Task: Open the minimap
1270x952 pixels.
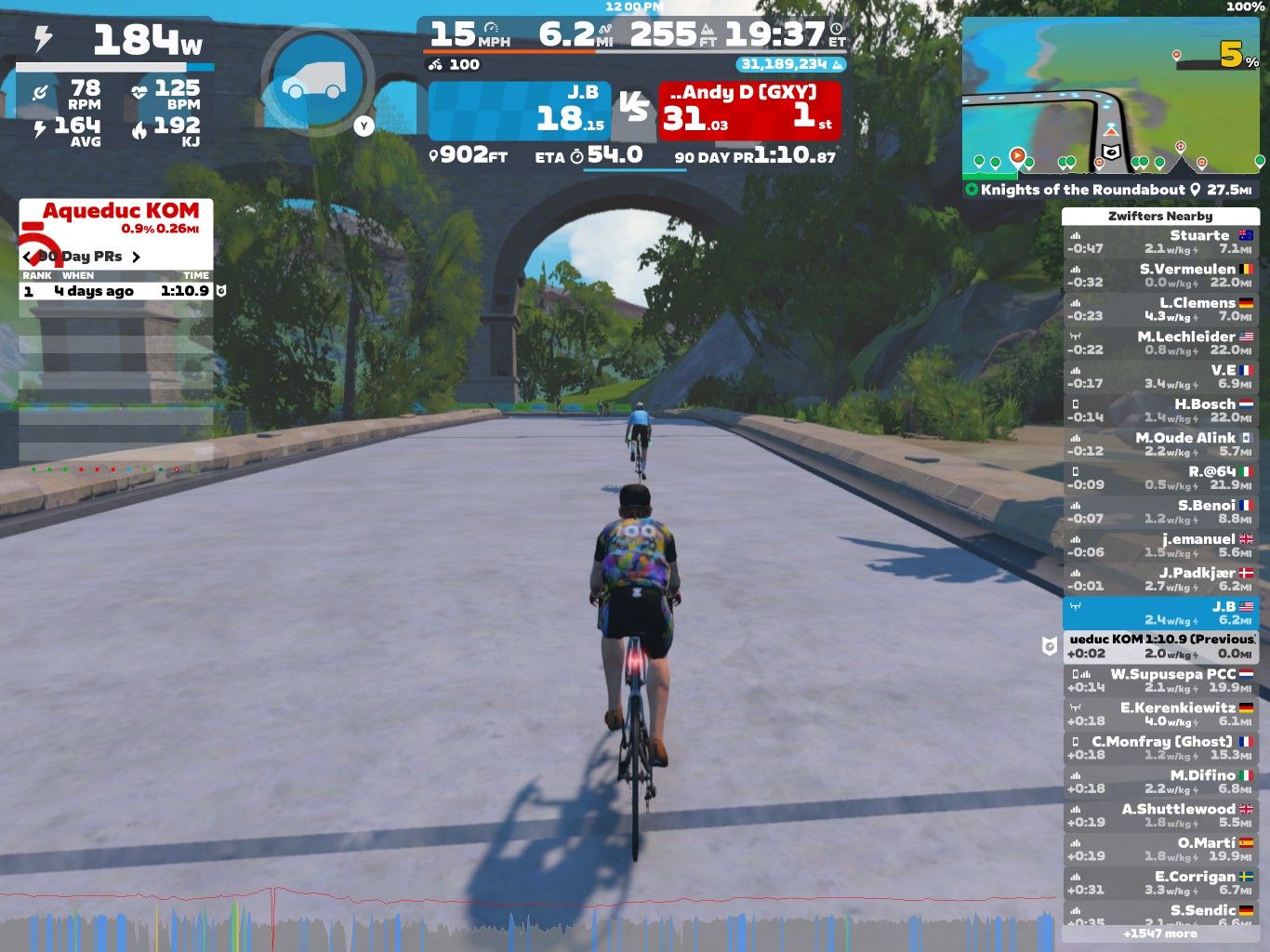Action: click(x=1112, y=97)
